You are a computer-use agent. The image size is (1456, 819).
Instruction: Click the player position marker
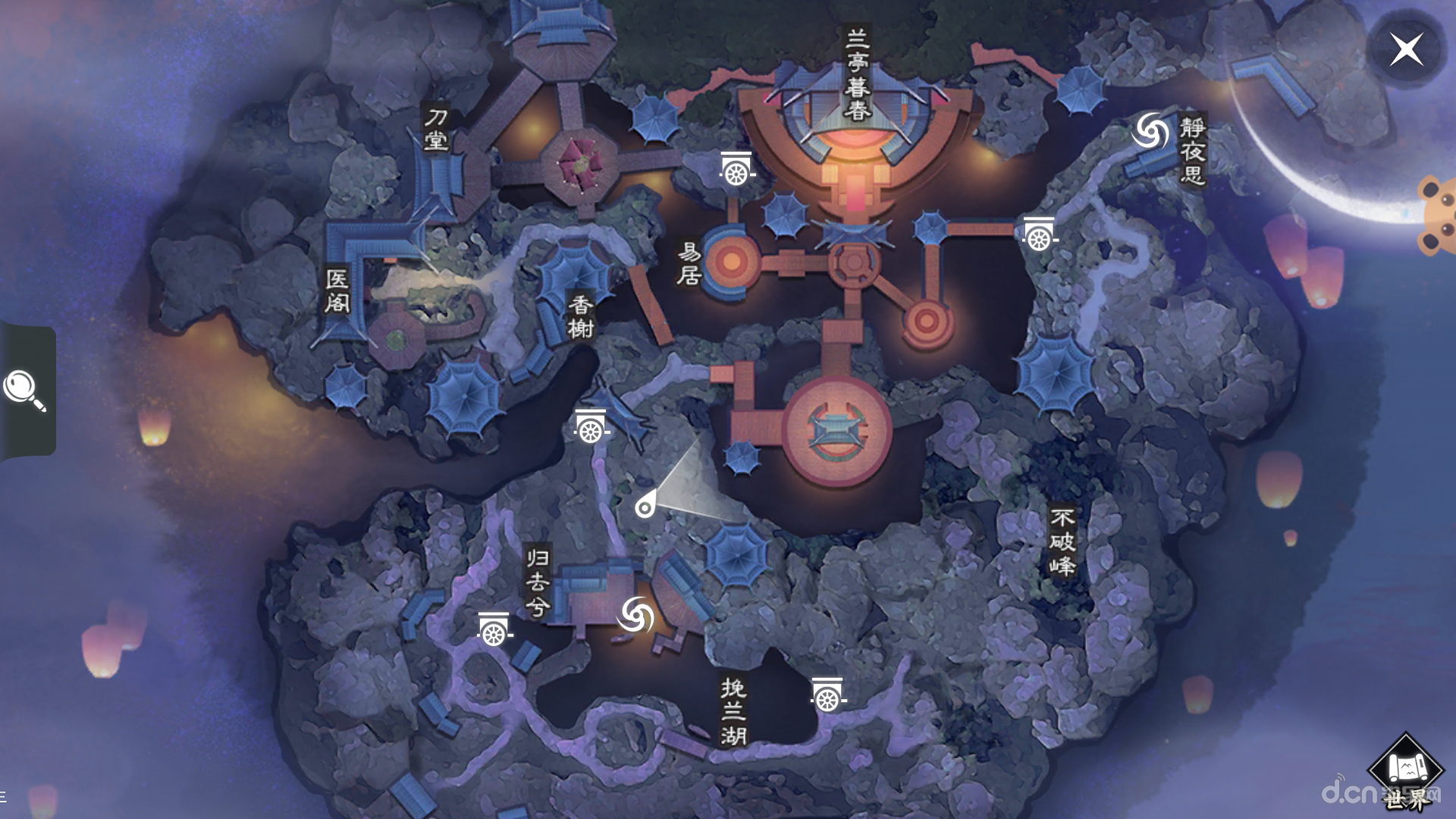pos(645,507)
